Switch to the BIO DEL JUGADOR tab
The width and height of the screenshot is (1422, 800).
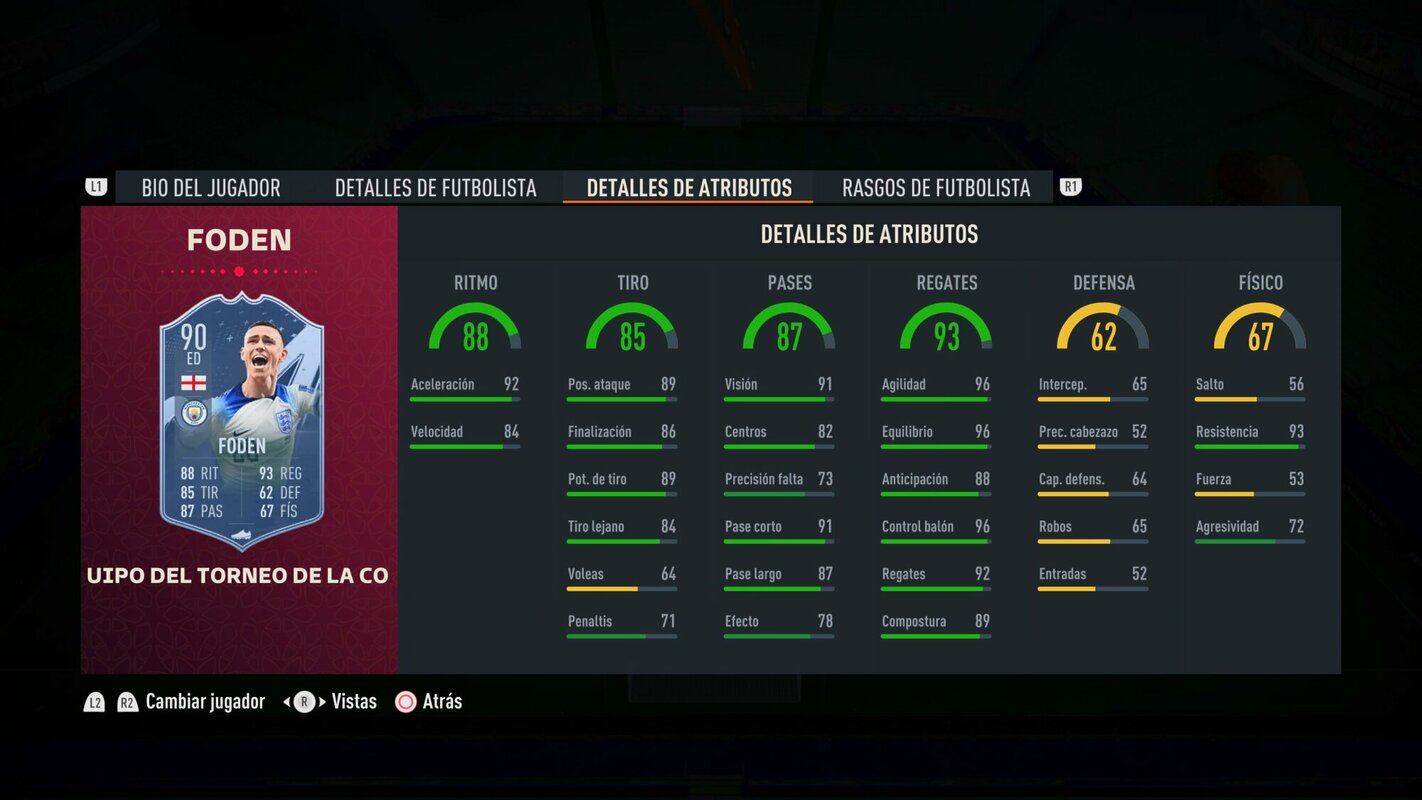click(210, 187)
